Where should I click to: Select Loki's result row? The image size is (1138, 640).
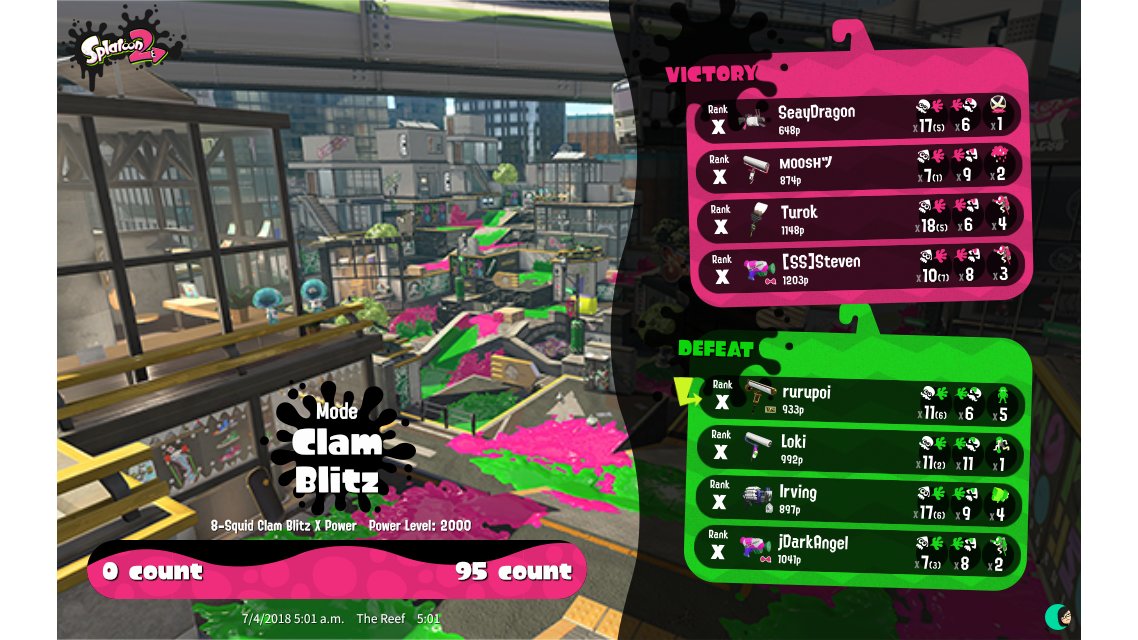[858, 449]
